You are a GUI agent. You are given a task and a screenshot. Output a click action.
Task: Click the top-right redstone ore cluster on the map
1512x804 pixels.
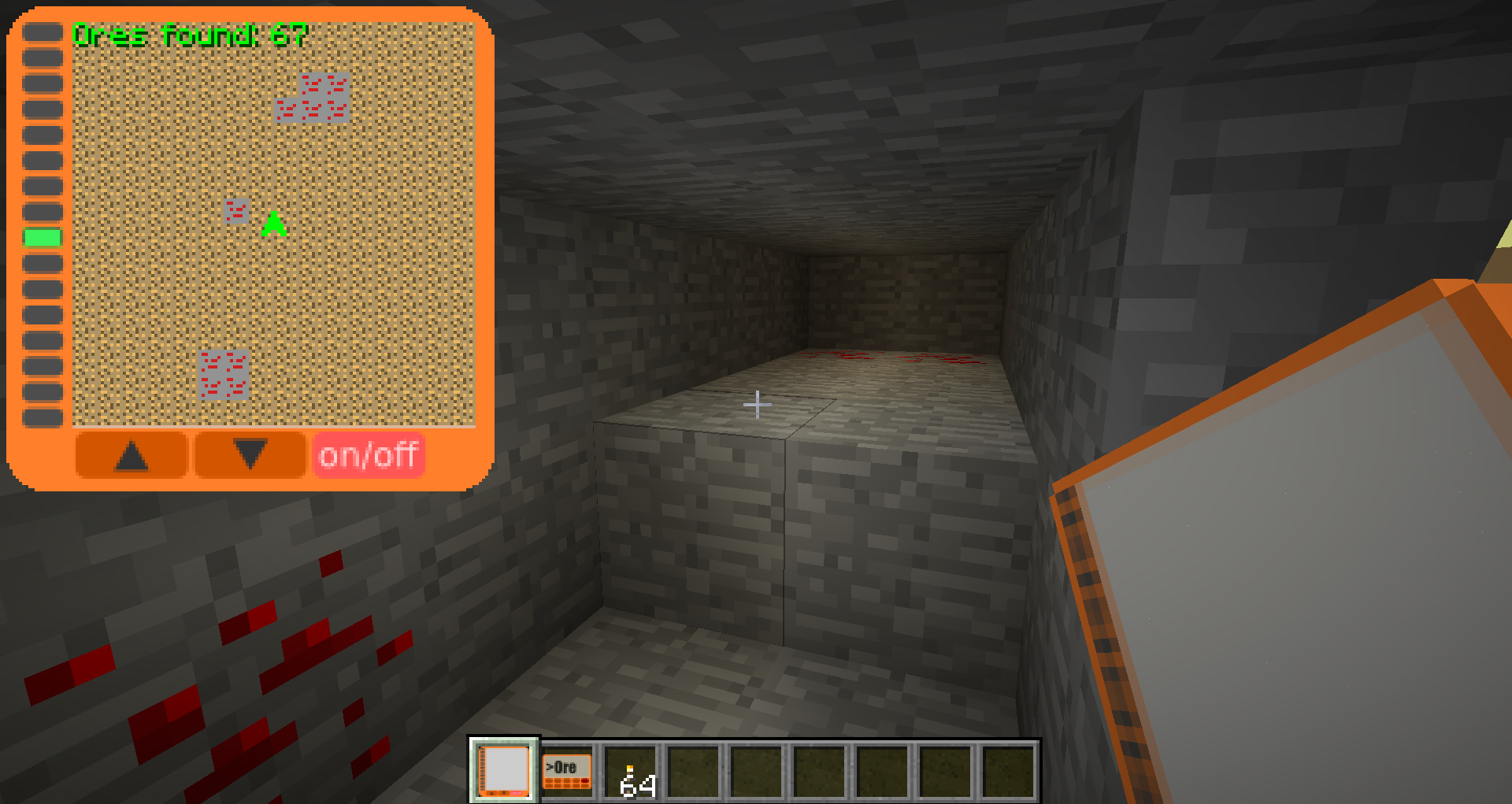coord(313,97)
